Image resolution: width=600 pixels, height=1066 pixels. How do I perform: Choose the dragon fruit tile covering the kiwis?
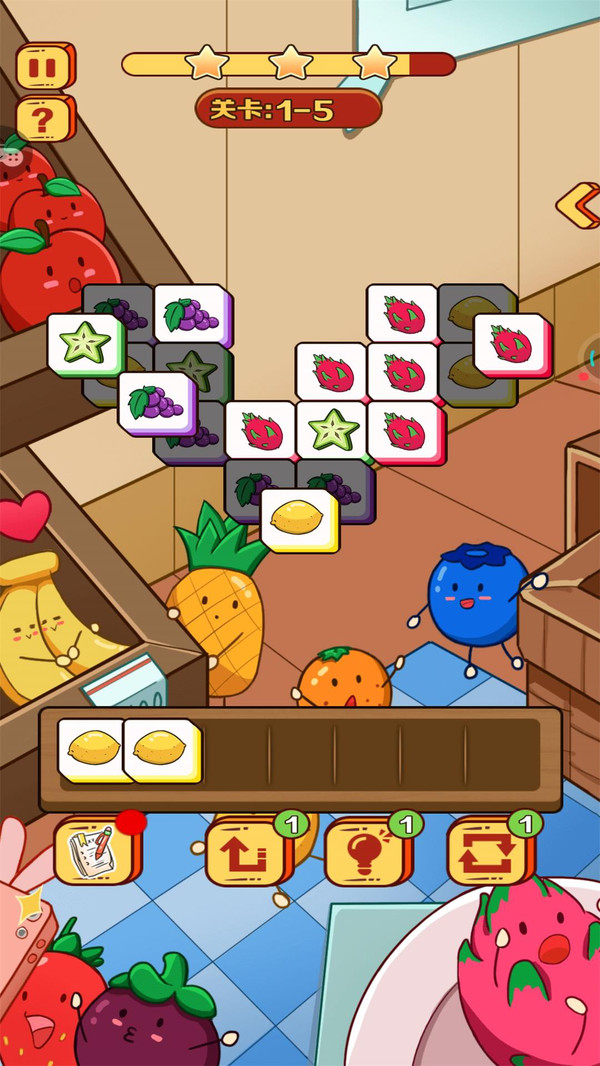tap(510, 344)
